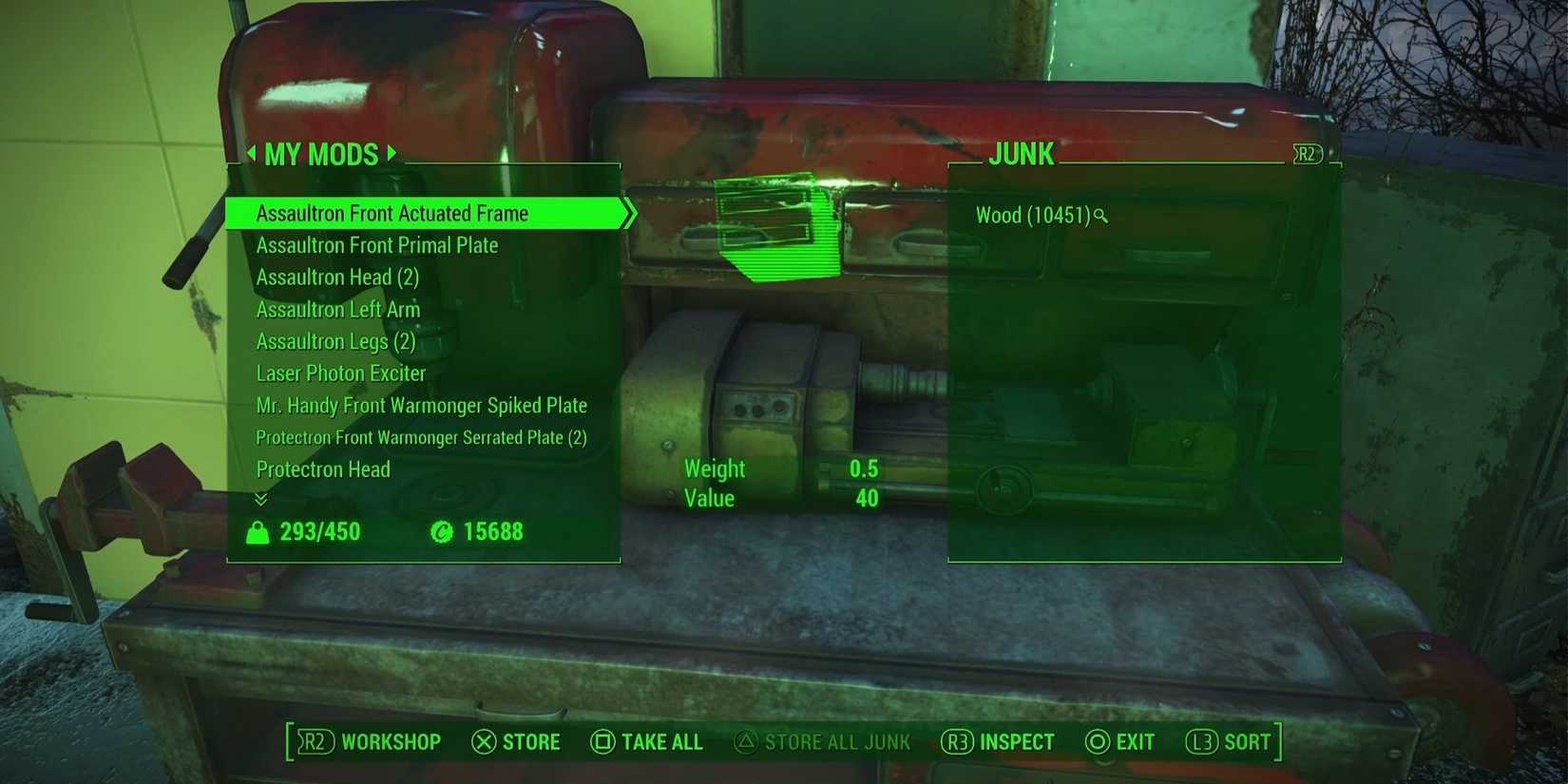The width and height of the screenshot is (1568, 784).
Task: Select the highlighted Assaultron Front Actuated Frame
Action: (392, 213)
